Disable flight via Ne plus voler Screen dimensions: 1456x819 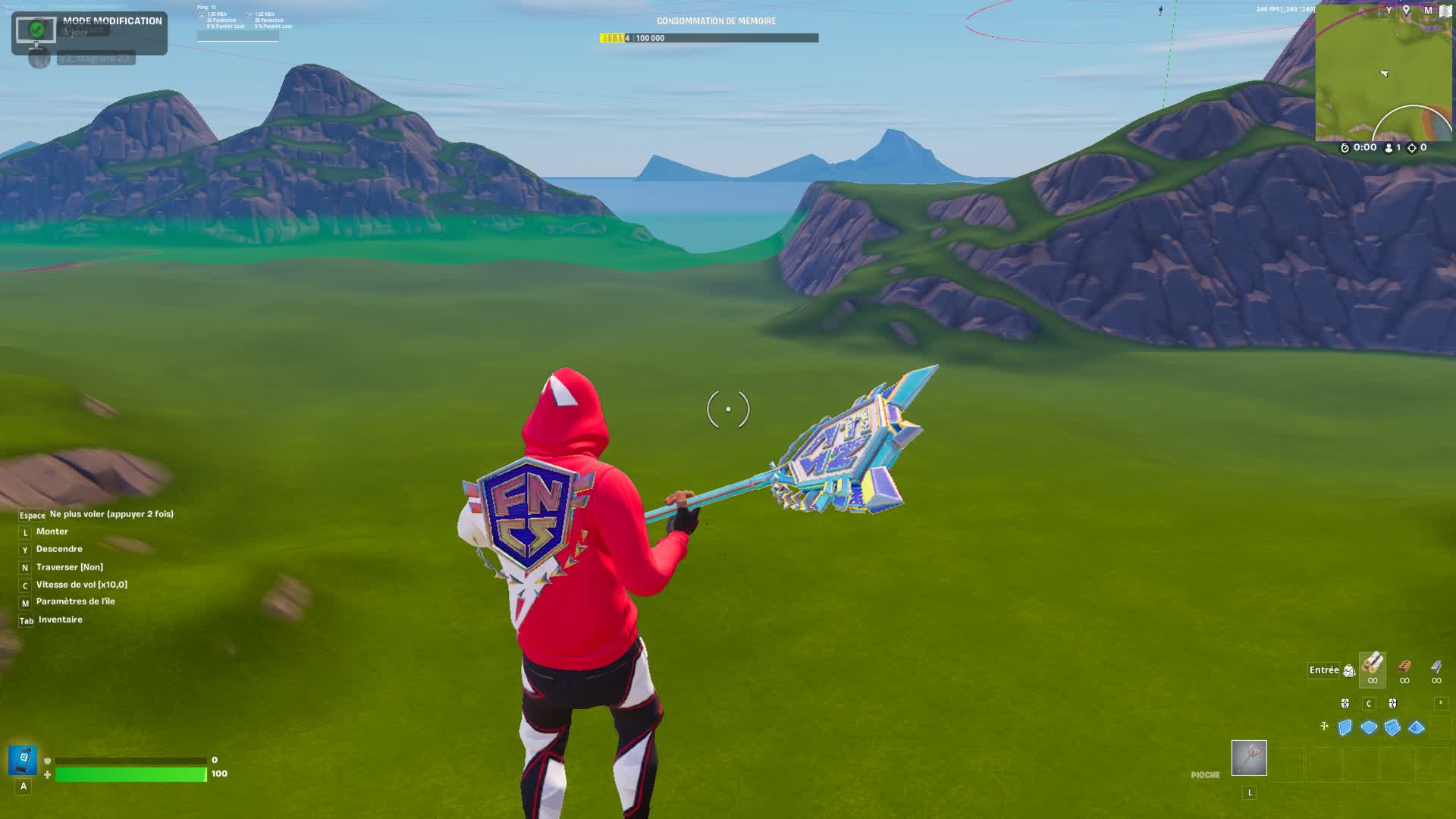pos(110,513)
